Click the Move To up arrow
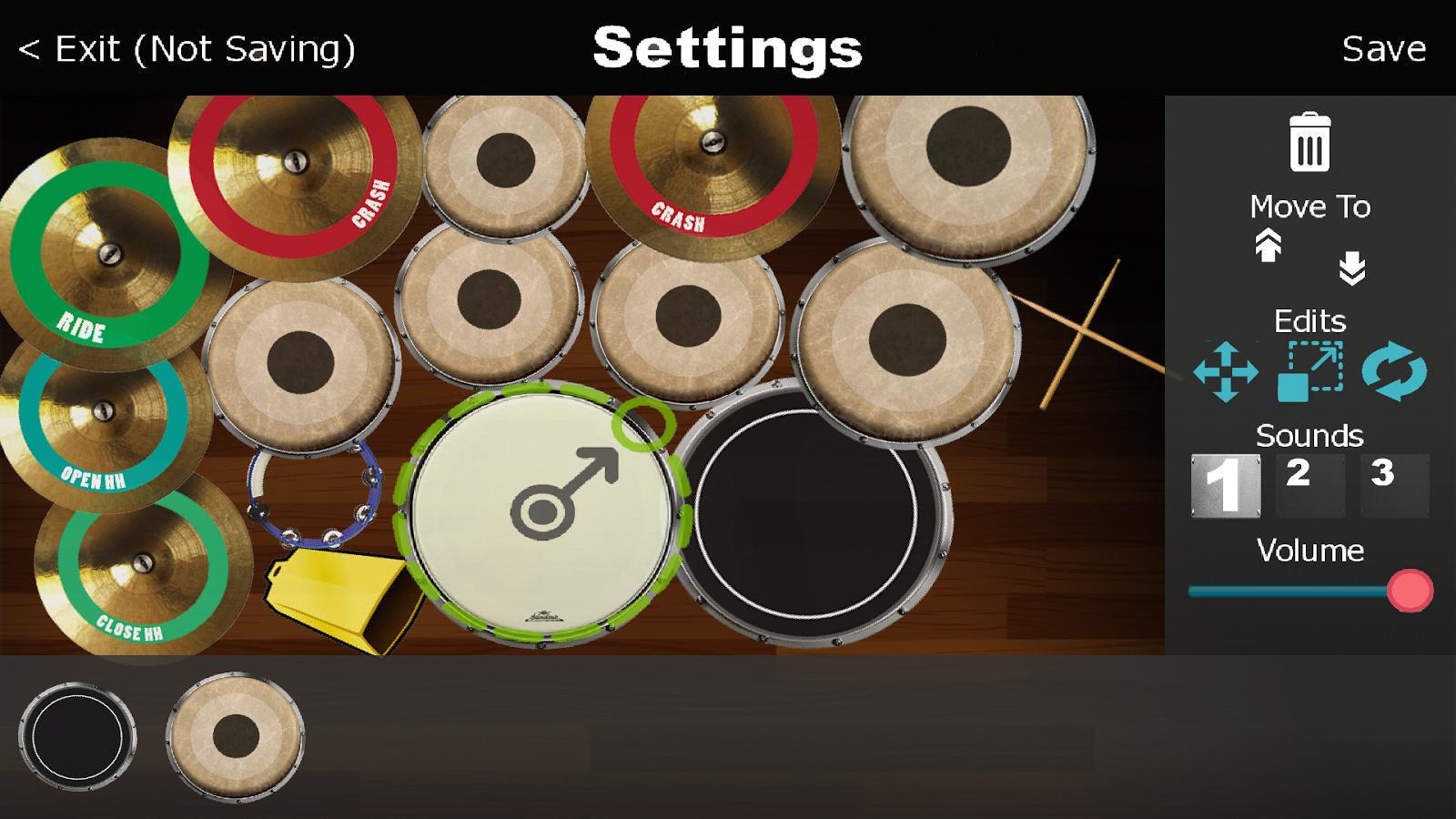This screenshot has width=1456, height=819. coord(1269,248)
